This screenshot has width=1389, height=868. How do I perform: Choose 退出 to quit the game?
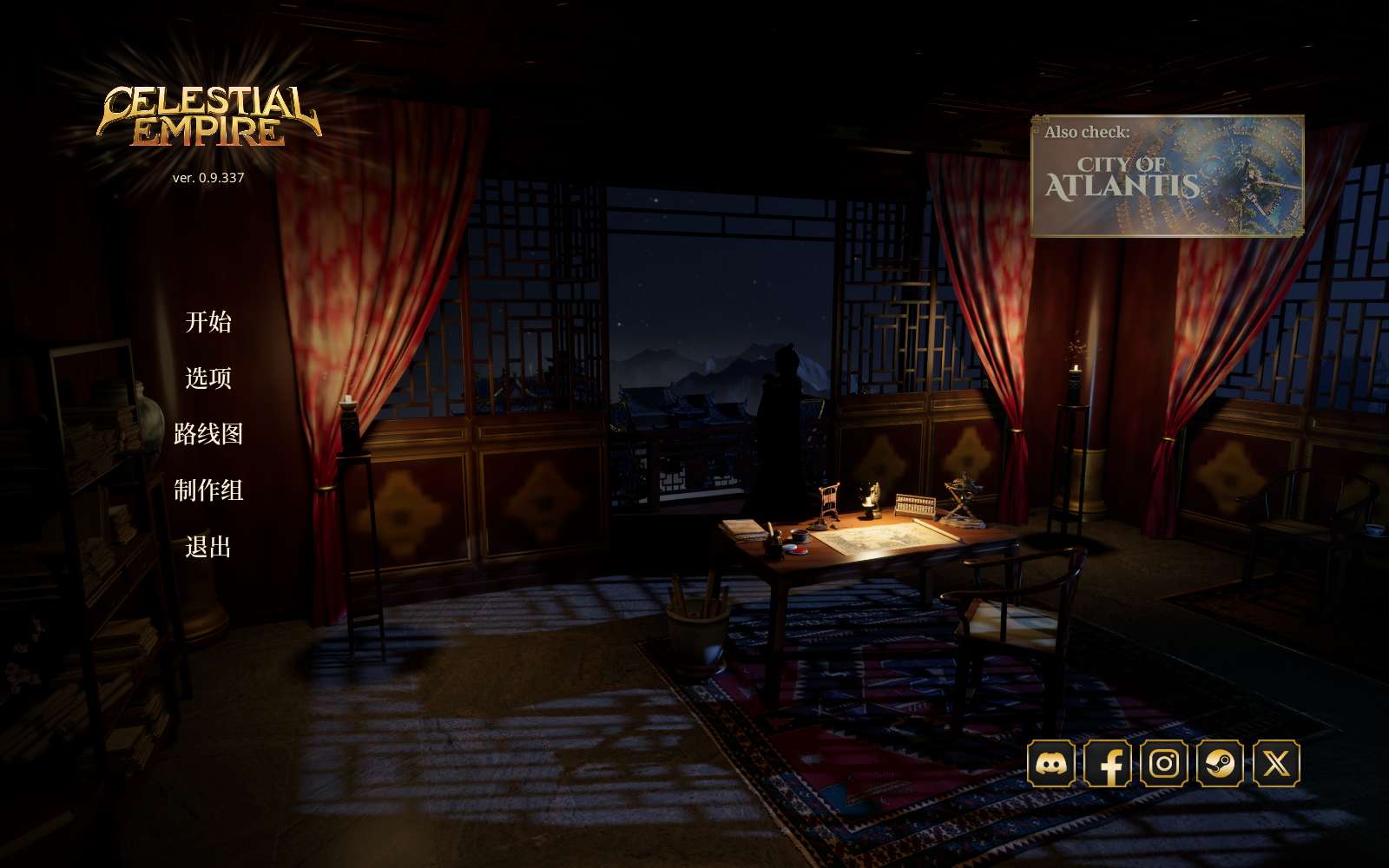point(208,547)
